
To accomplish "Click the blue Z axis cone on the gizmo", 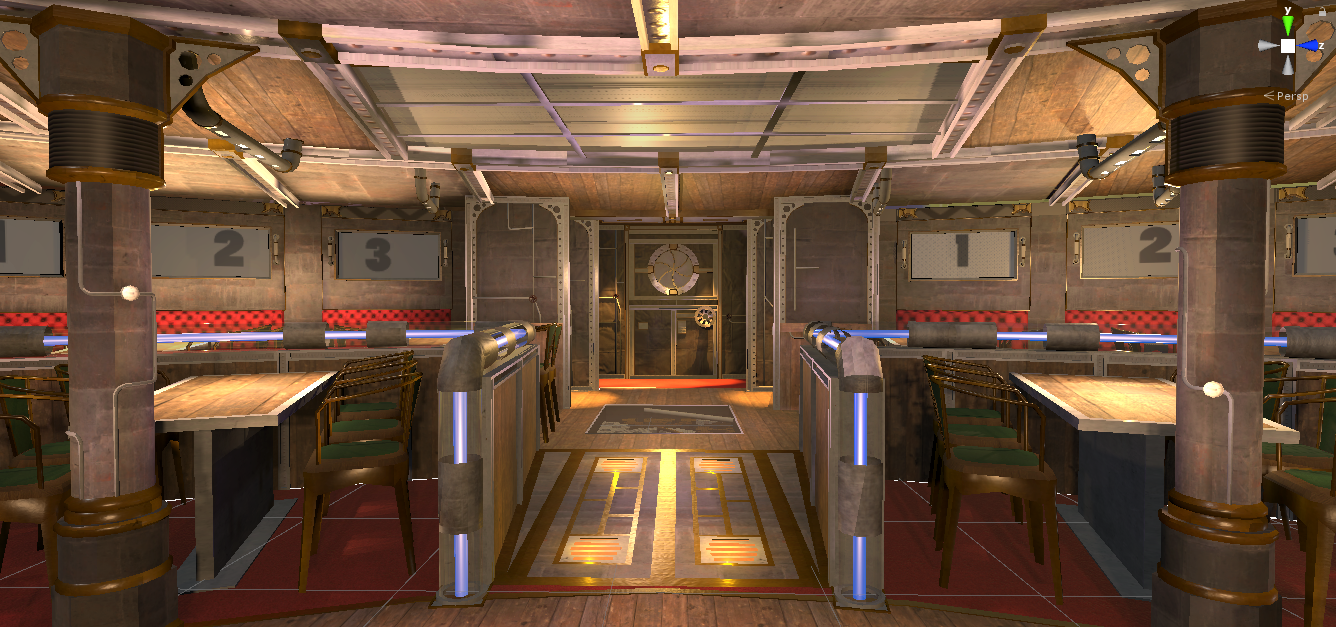I will (x=1310, y=45).
